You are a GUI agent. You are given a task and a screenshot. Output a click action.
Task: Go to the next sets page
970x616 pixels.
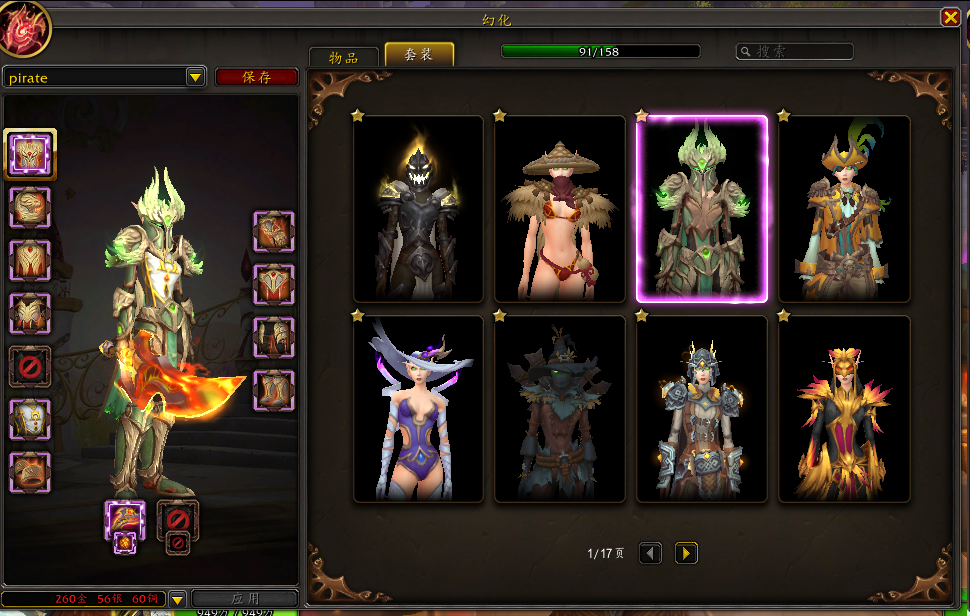point(686,553)
